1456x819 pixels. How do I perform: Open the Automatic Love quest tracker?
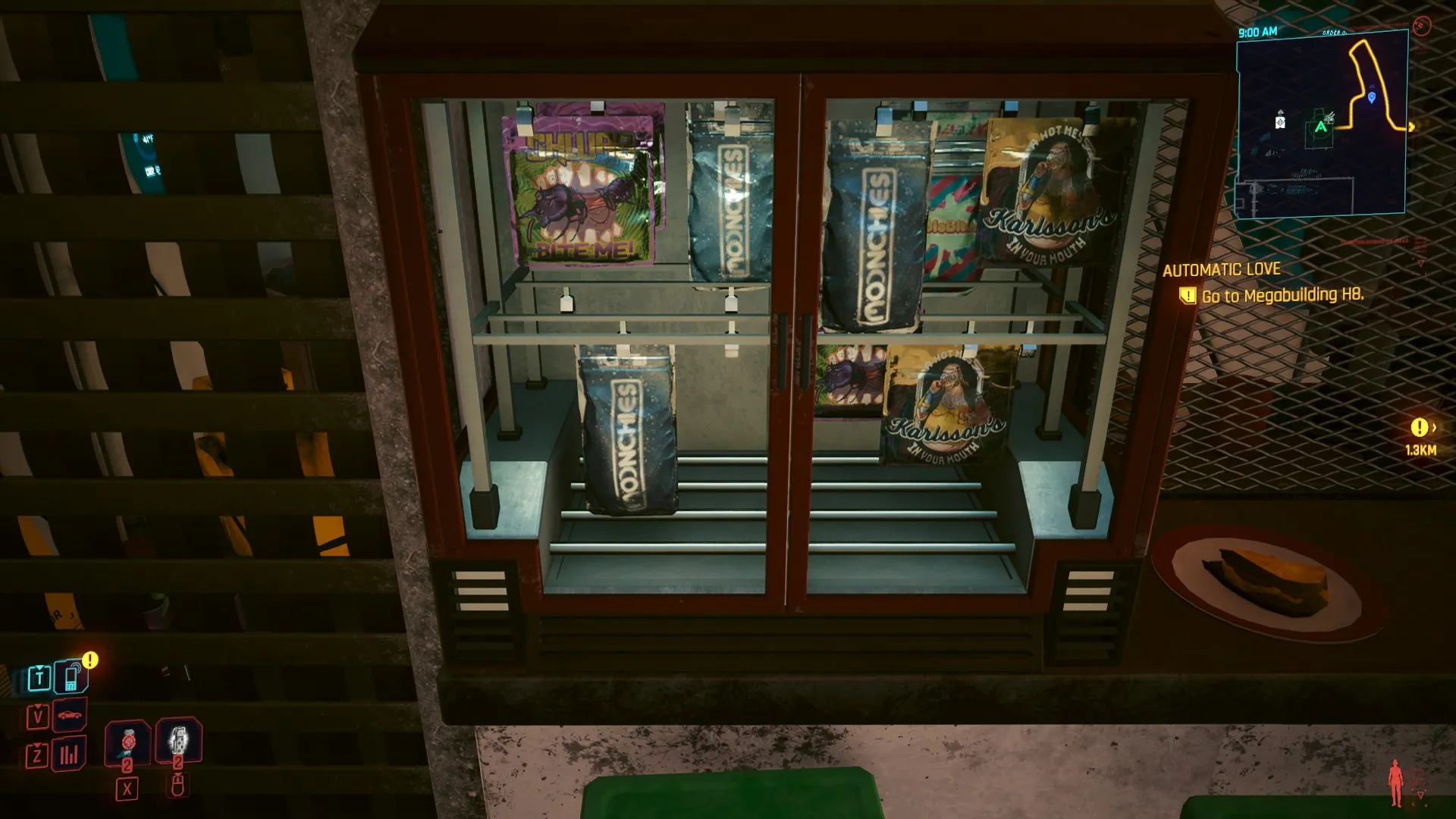[x=1221, y=270]
